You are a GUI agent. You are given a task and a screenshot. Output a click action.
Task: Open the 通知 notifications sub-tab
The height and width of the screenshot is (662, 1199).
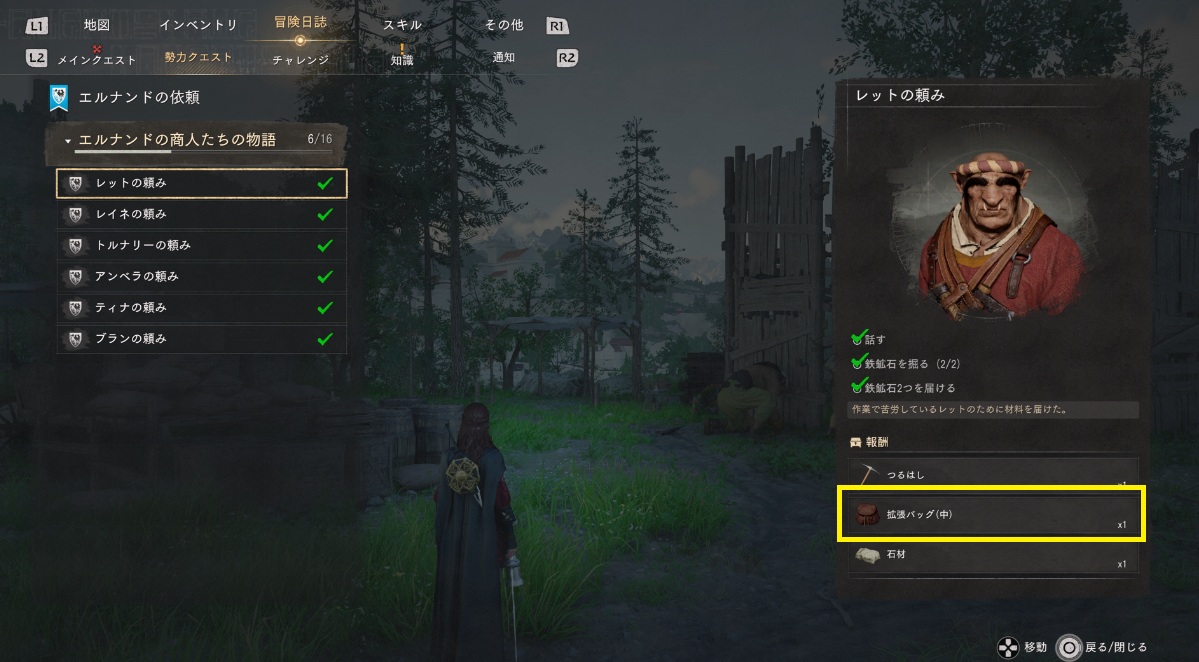(504, 58)
